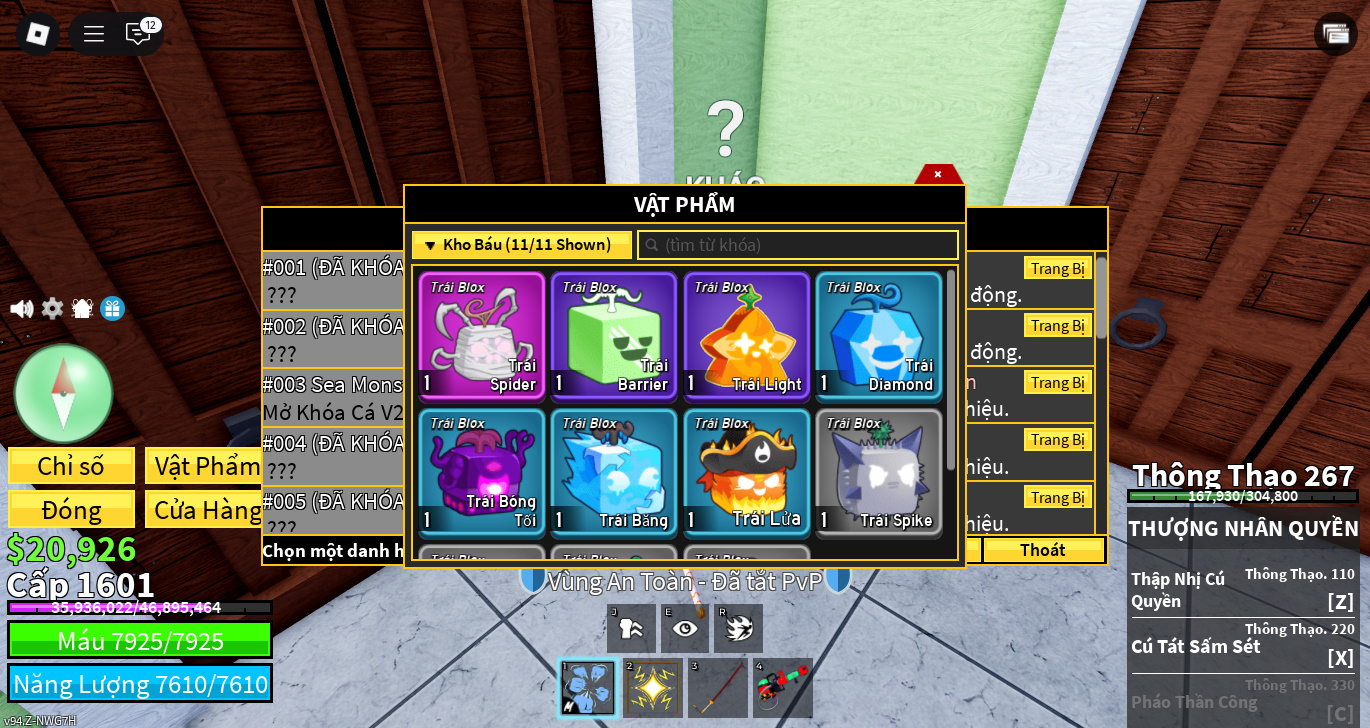Select the Trái Spider fruit slot
1370x728 pixels.
coord(482,336)
